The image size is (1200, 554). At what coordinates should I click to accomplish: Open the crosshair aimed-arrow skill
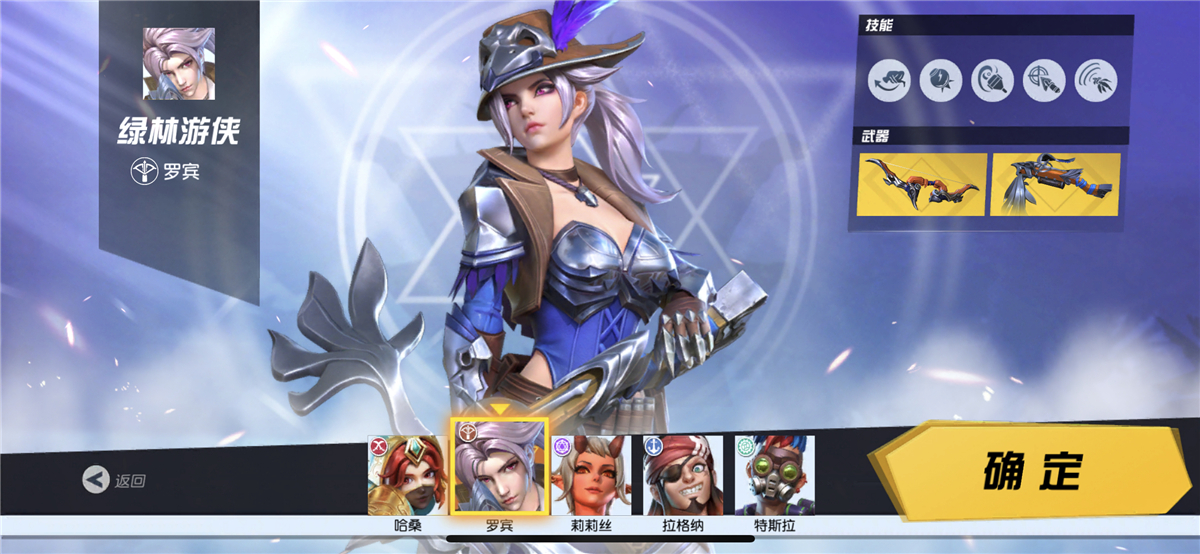click(1044, 80)
